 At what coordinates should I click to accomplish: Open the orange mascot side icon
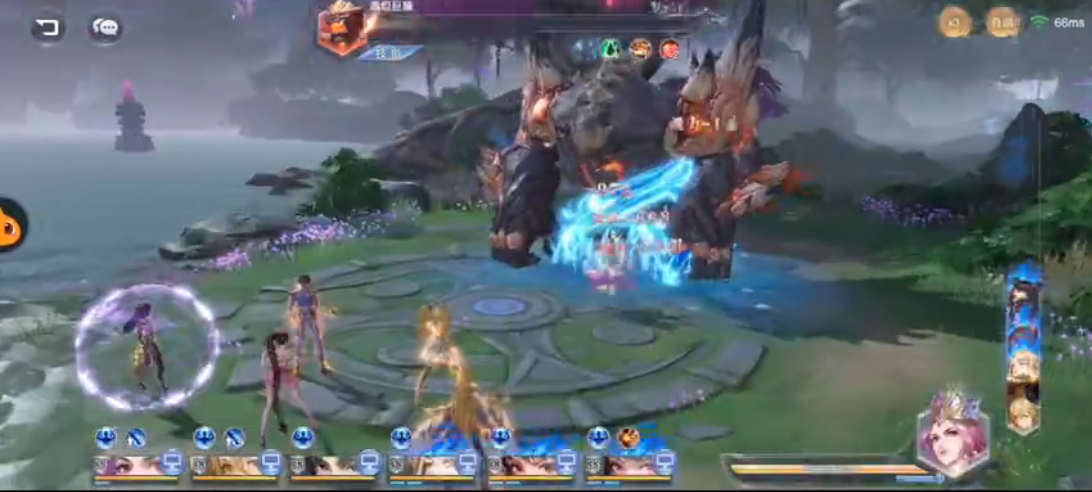click(10, 224)
